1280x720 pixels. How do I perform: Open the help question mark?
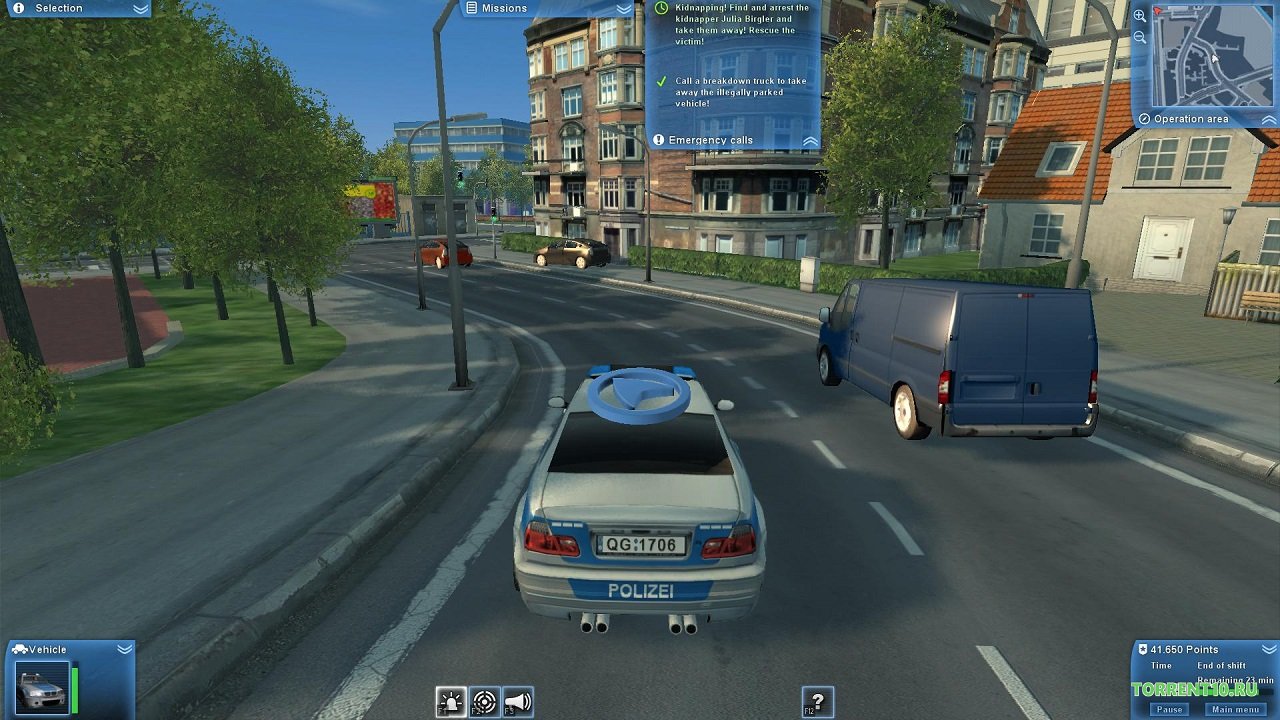[x=817, y=702]
